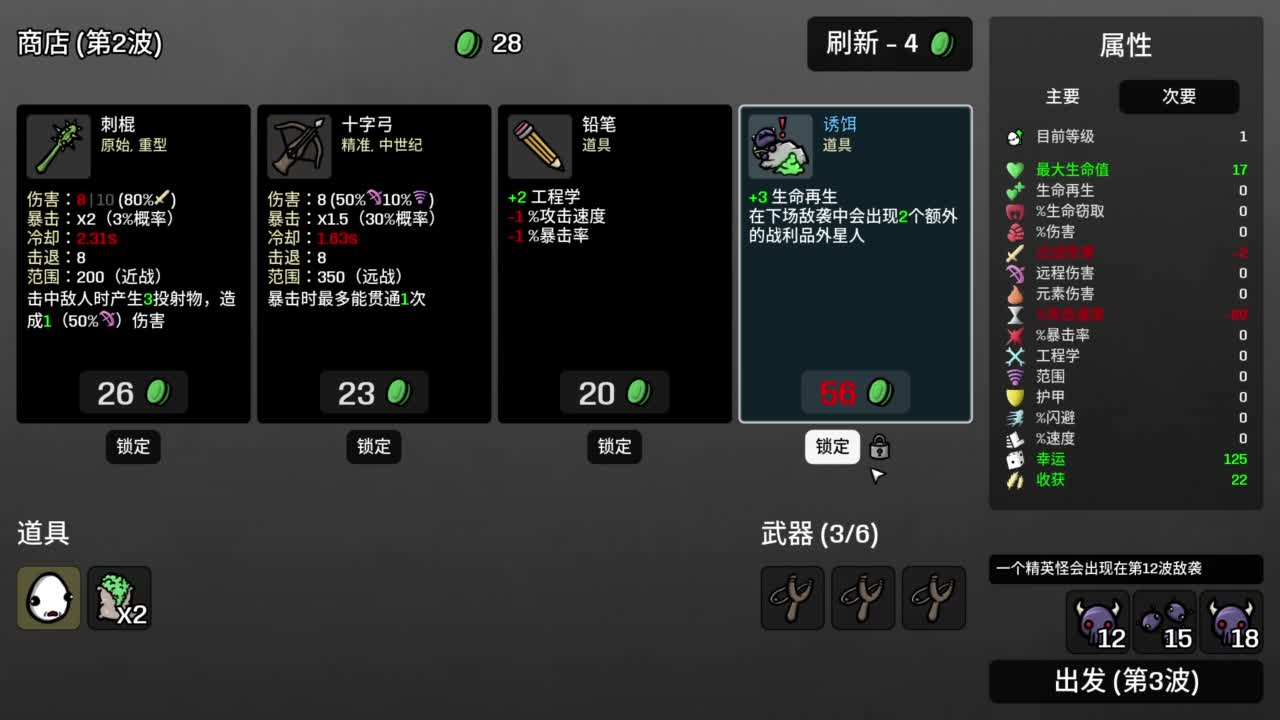1280x720 pixels.
Task: Open the 次要 stats tab
Action: 1178,97
